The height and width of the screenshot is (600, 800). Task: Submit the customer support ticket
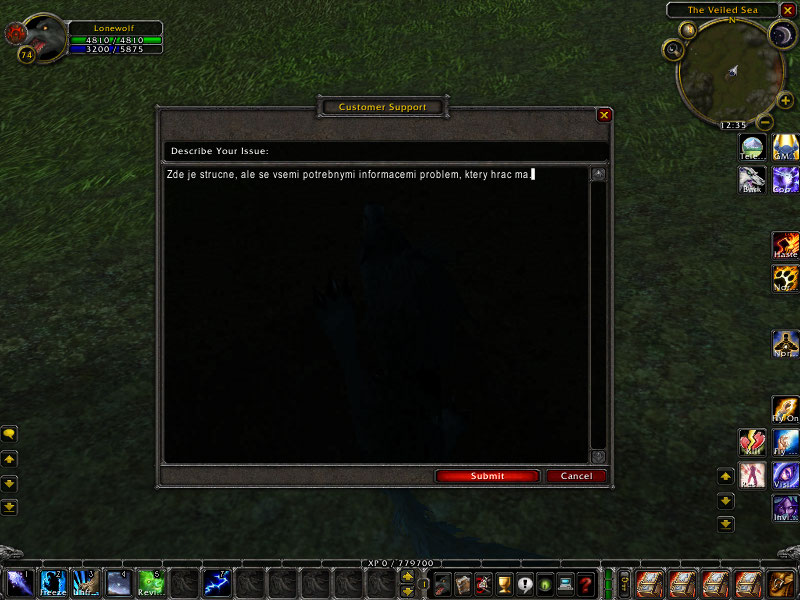point(487,476)
